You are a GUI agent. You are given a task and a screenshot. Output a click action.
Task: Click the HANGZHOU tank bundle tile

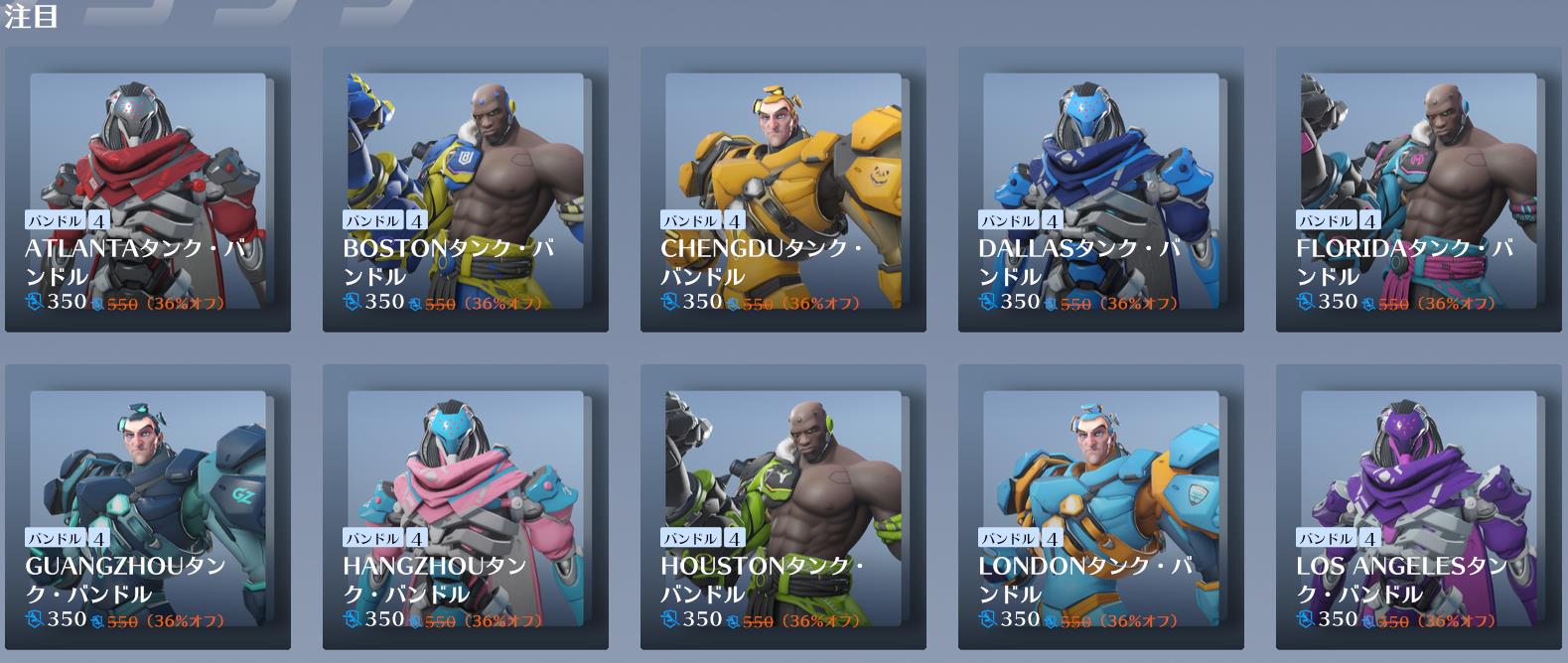click(x=466, y=506)
